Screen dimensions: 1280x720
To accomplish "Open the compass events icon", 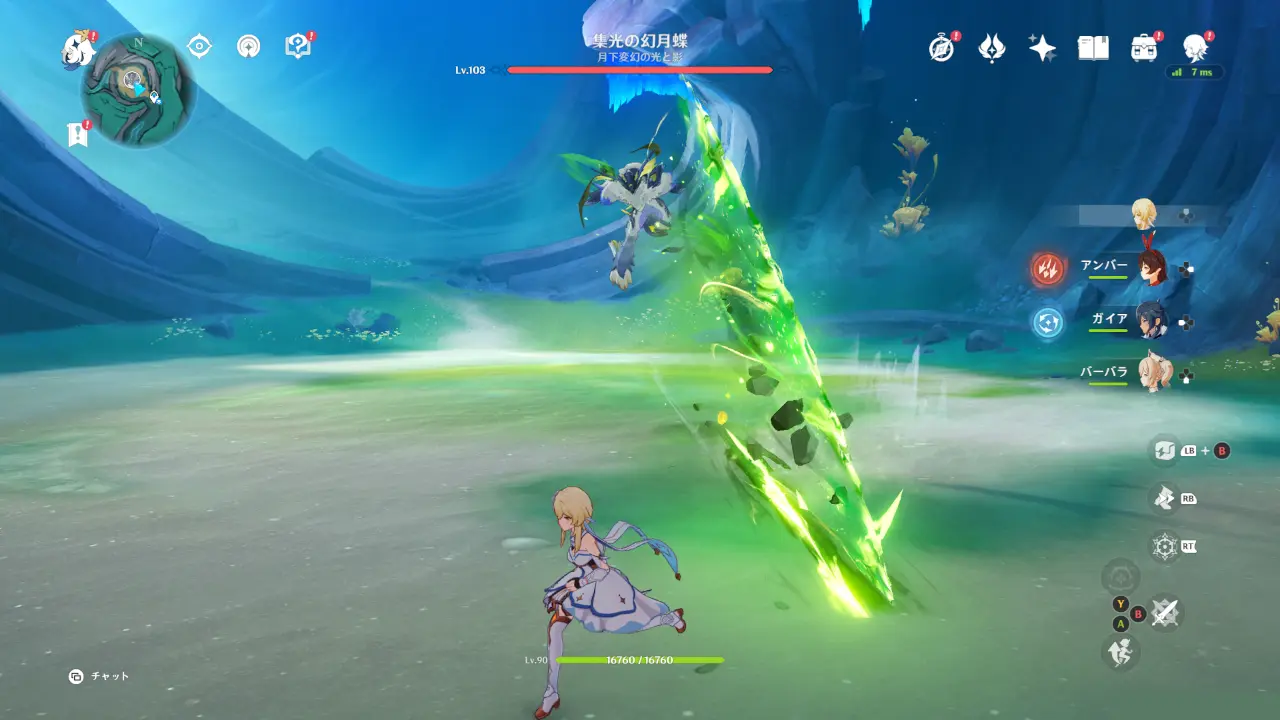I will coord(942,48).
